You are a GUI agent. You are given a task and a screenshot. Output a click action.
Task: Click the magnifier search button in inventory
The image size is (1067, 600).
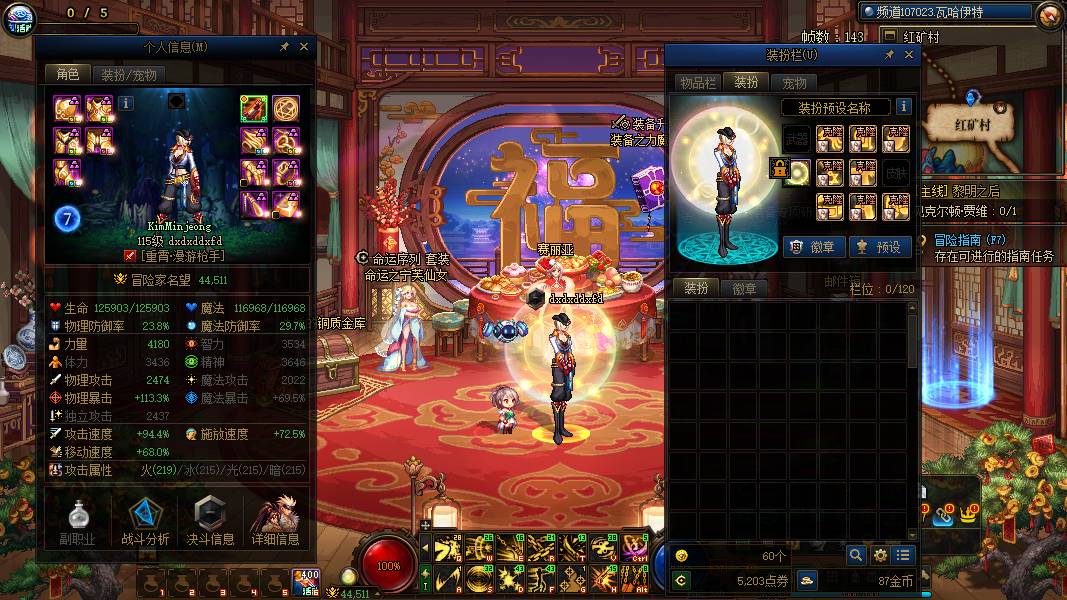[856, 555]
